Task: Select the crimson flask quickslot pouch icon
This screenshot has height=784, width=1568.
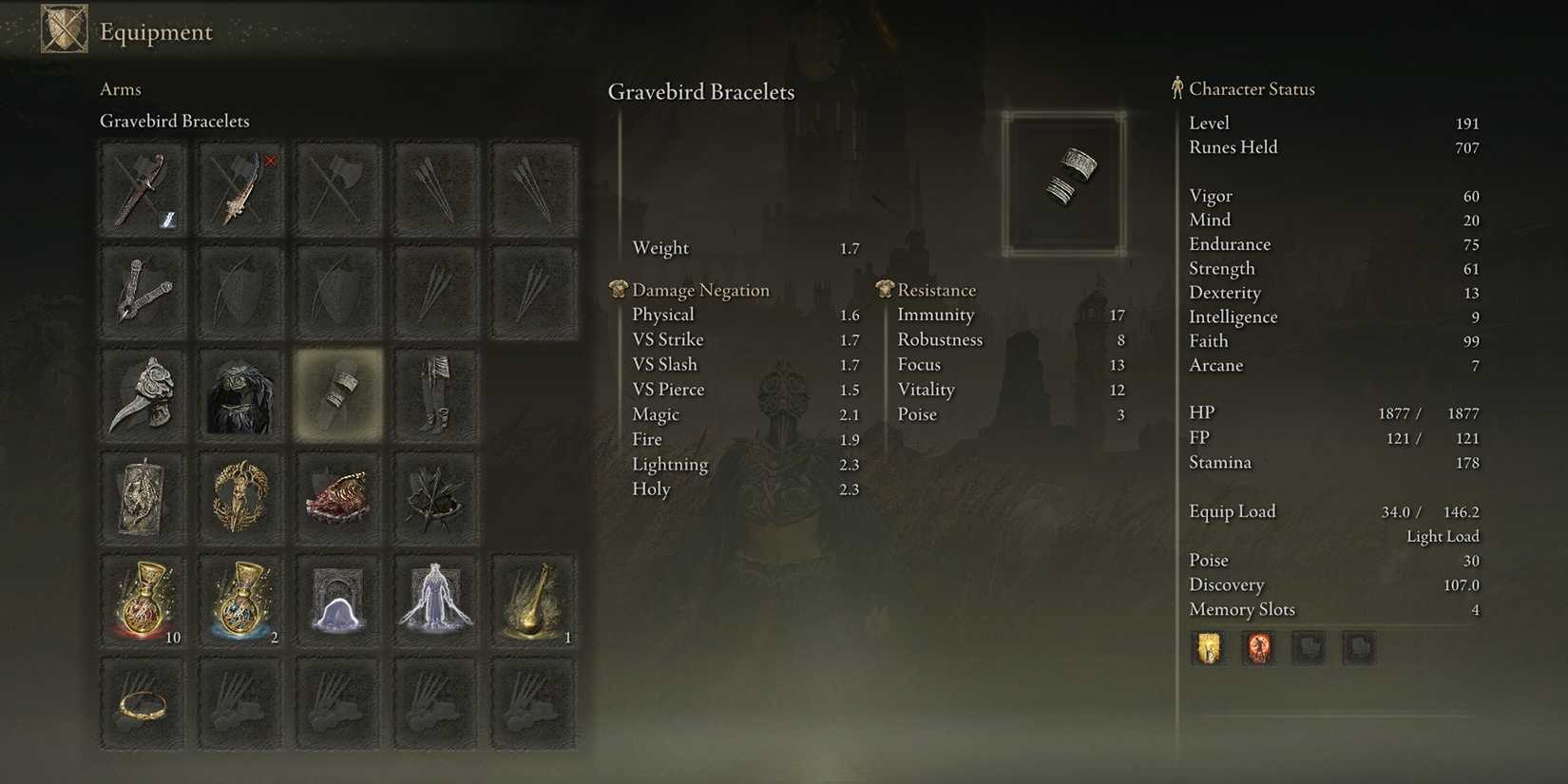Action: [1258, 648]
